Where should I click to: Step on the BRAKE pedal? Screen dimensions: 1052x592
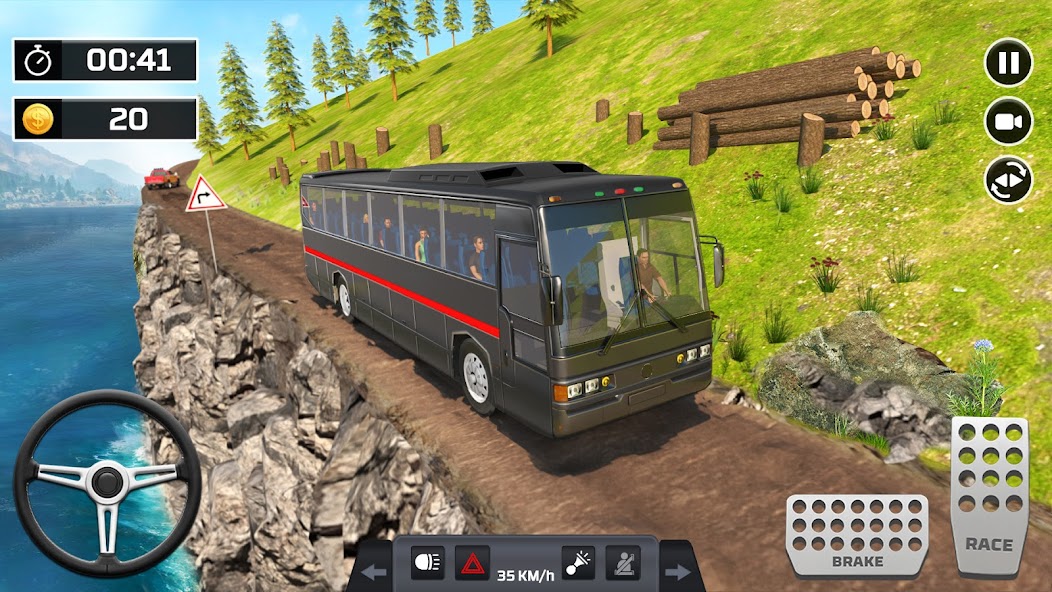857,535
